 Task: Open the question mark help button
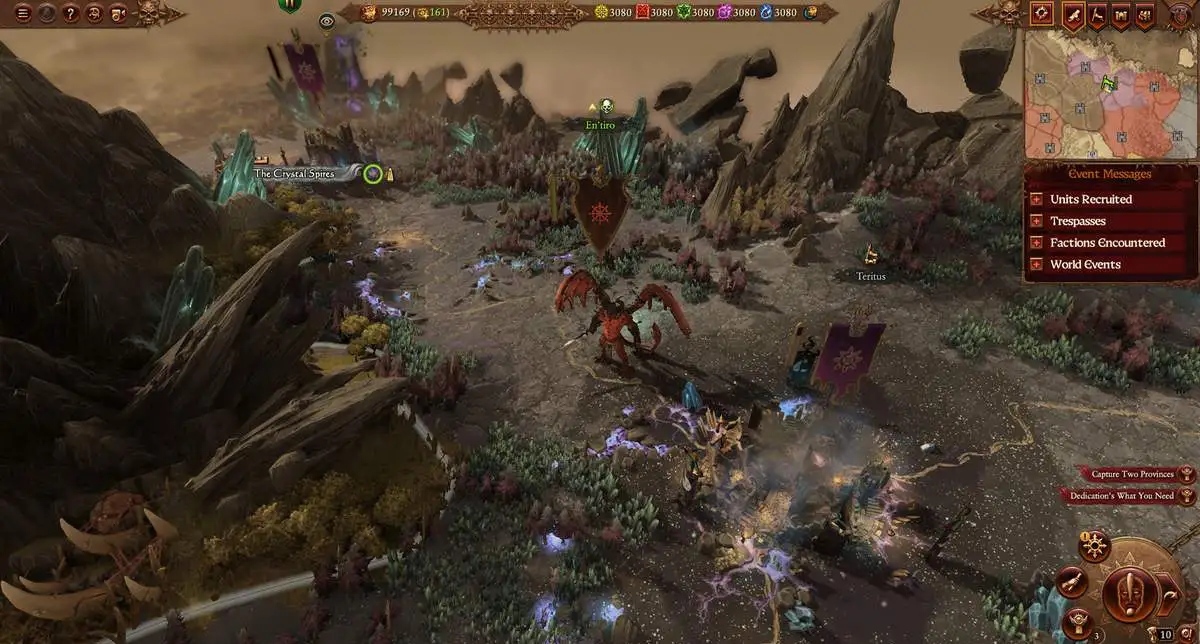[x=70, y=14]
